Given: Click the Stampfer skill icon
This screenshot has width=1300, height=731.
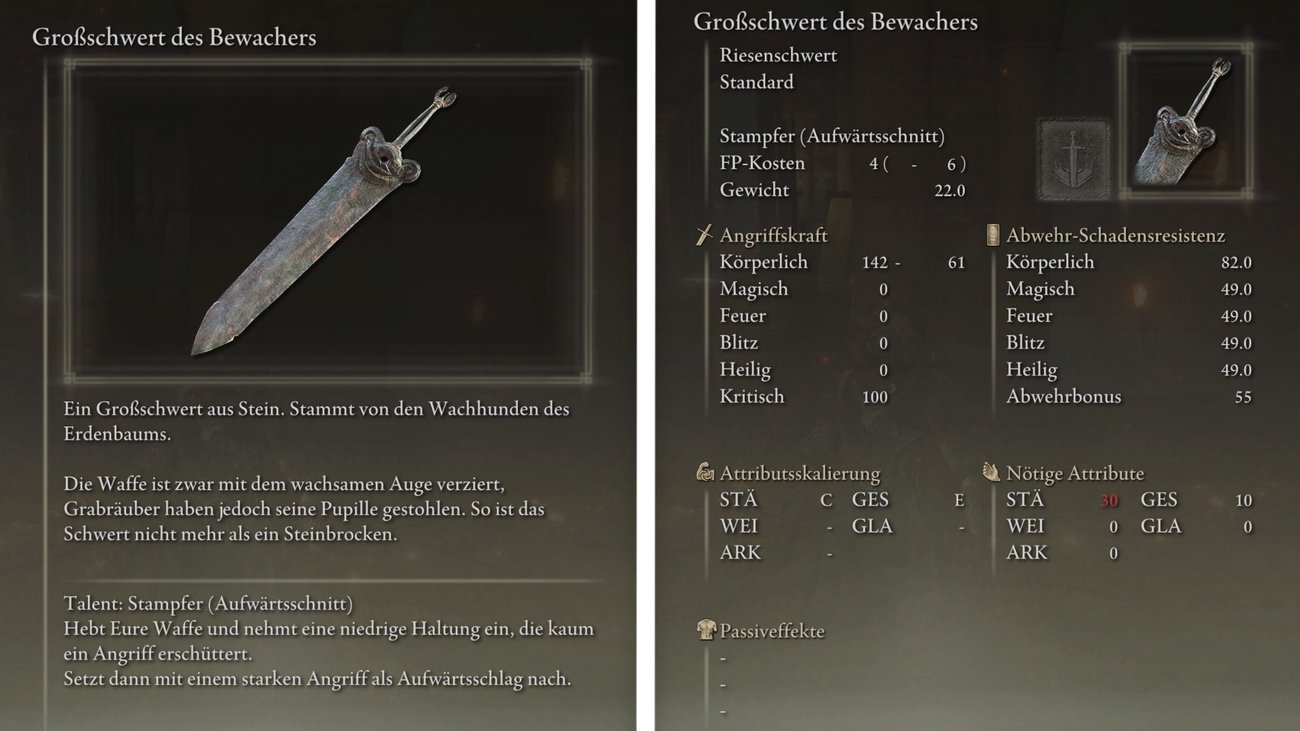Looking at the screenshot, I should [x=1075, y=160].
